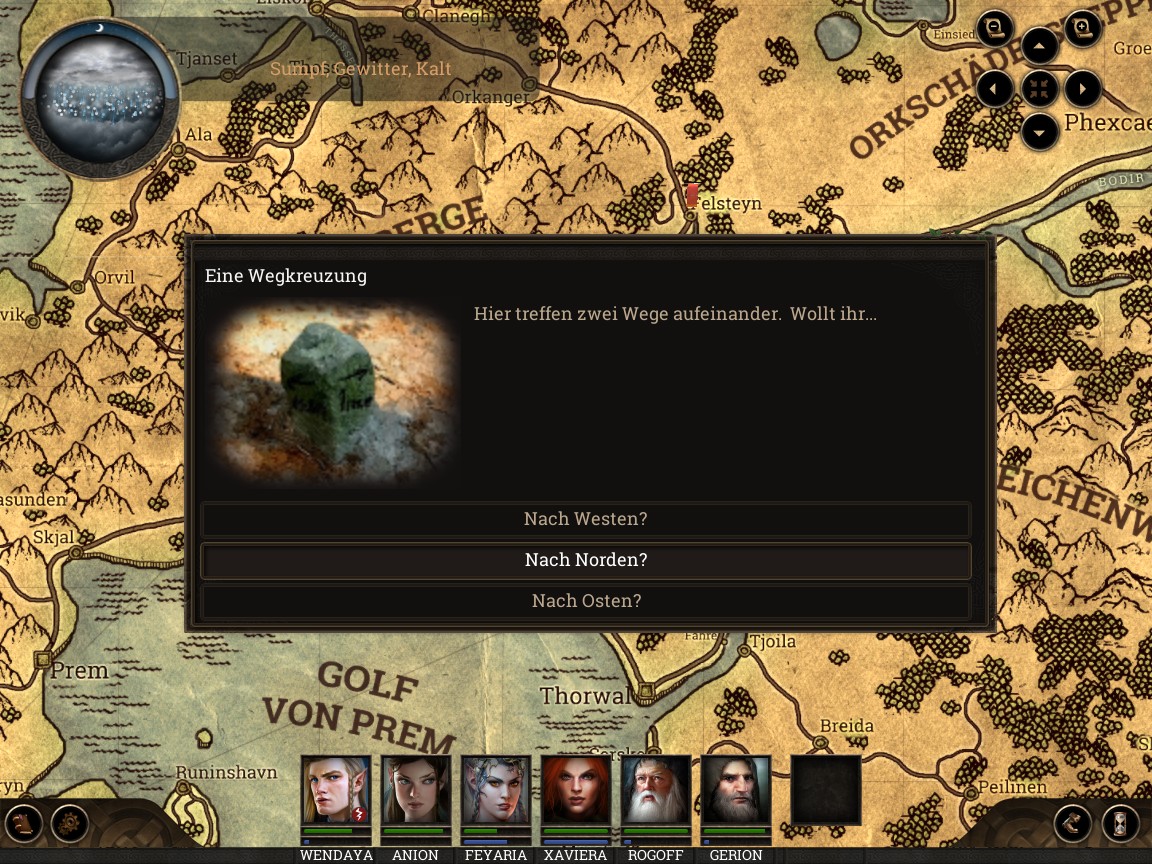Viewport: 1152px width, 864px height.
Task: Click Gerion's portrait
Action: click(735, 790)
